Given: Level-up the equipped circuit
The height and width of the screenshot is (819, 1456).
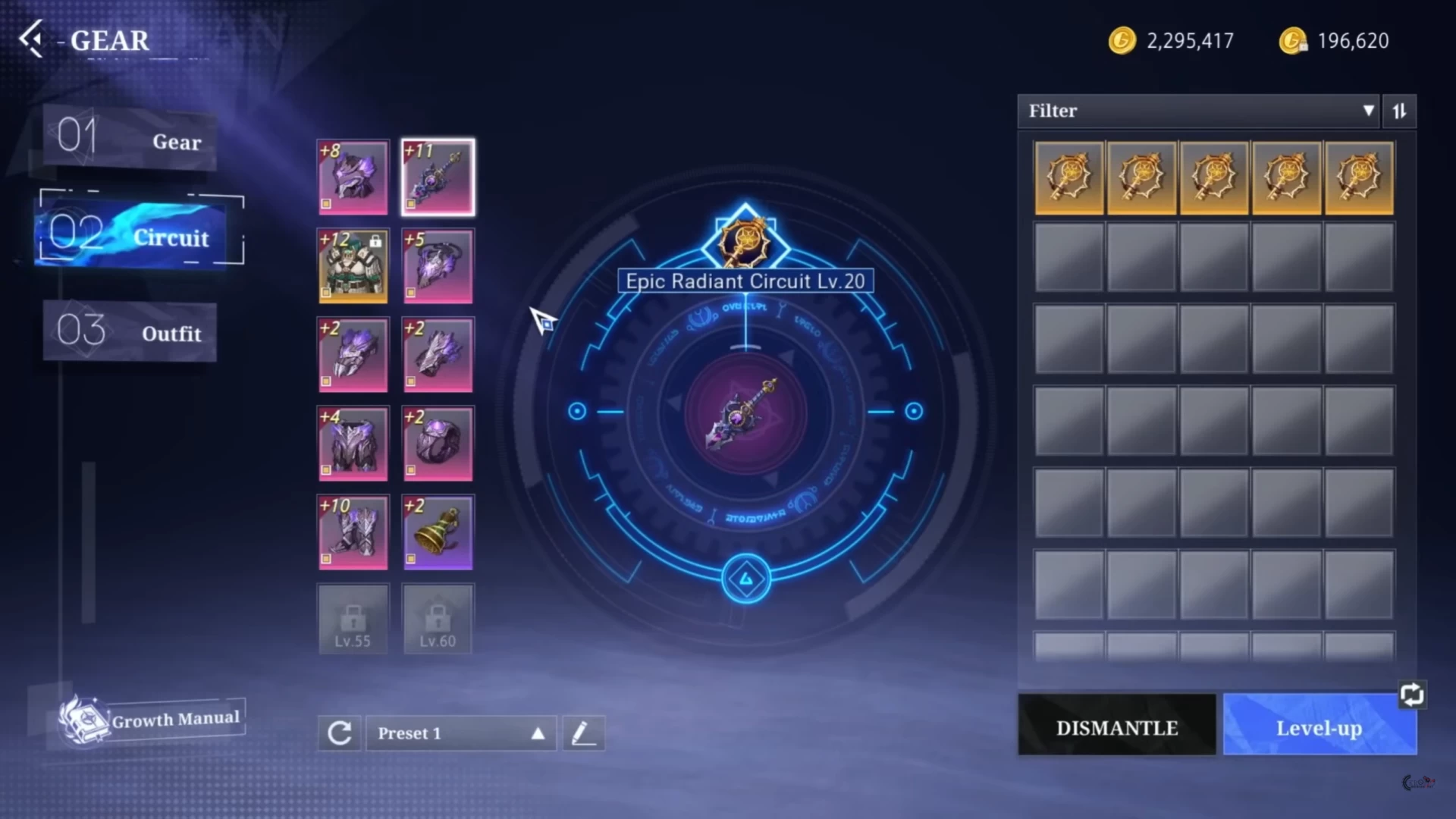Looking at the screenshot, I should coord(1319,727).
